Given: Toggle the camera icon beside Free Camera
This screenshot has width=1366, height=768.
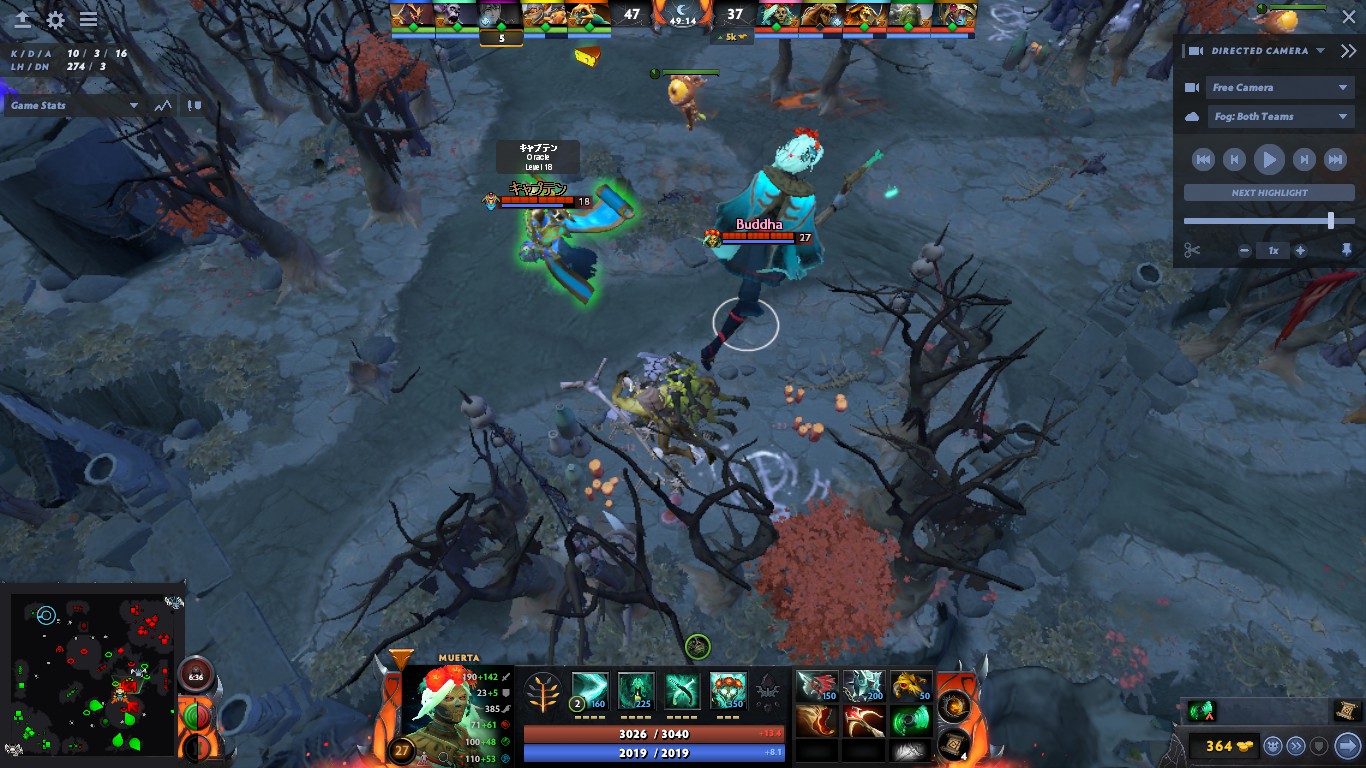Looking at the screenshot, I should tap(1191, 87).
